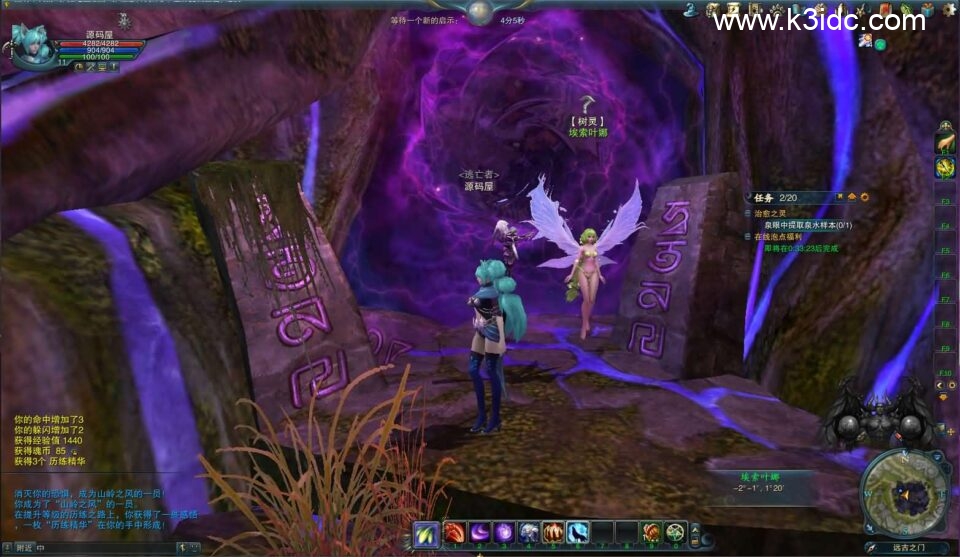Image resolution: width=960 pixels, height=557 pixels.
Task: Collapse the 任务 quest tracker panel
Action: 852,197
